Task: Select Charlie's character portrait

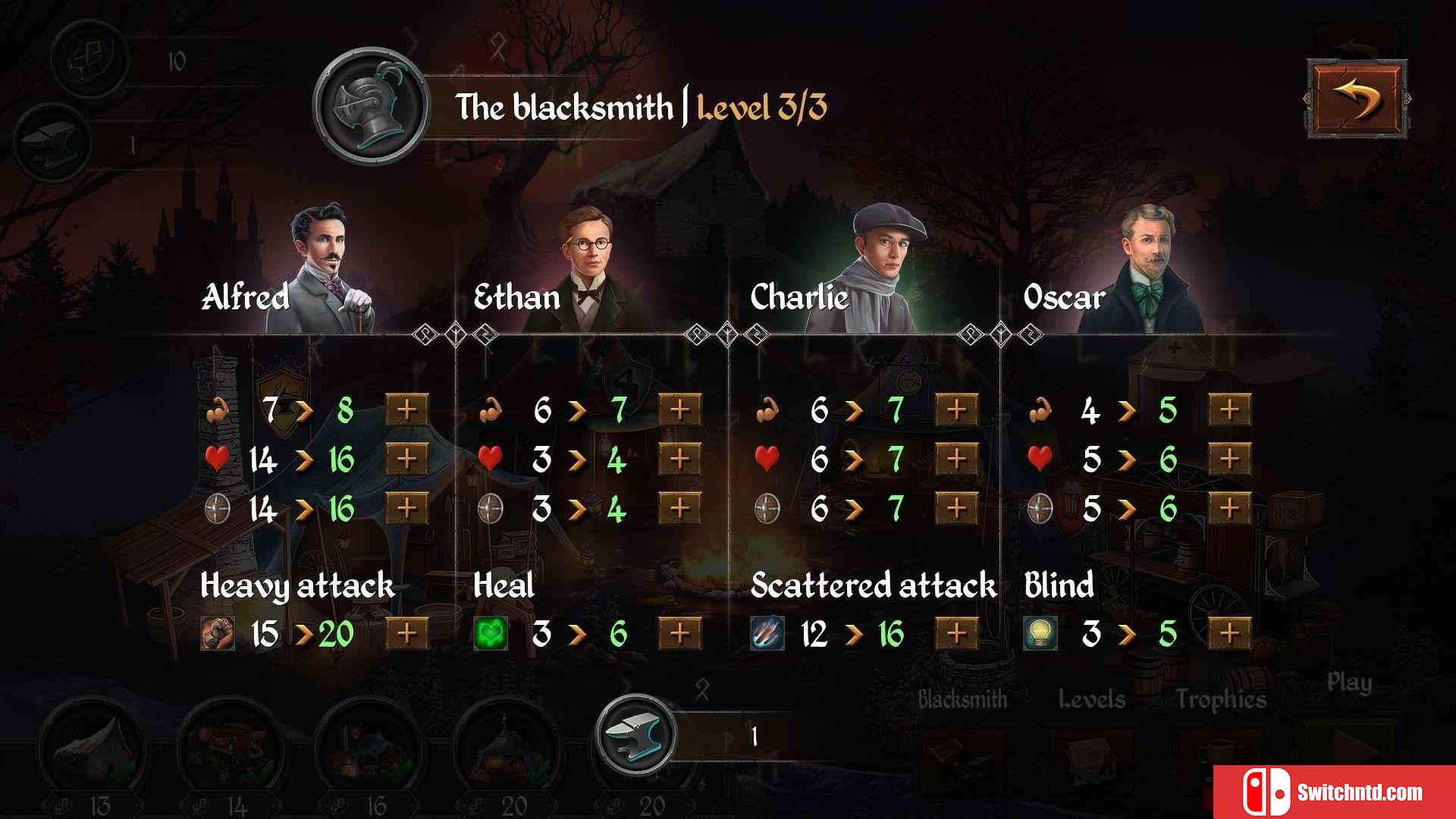Action: coord(887,265)
